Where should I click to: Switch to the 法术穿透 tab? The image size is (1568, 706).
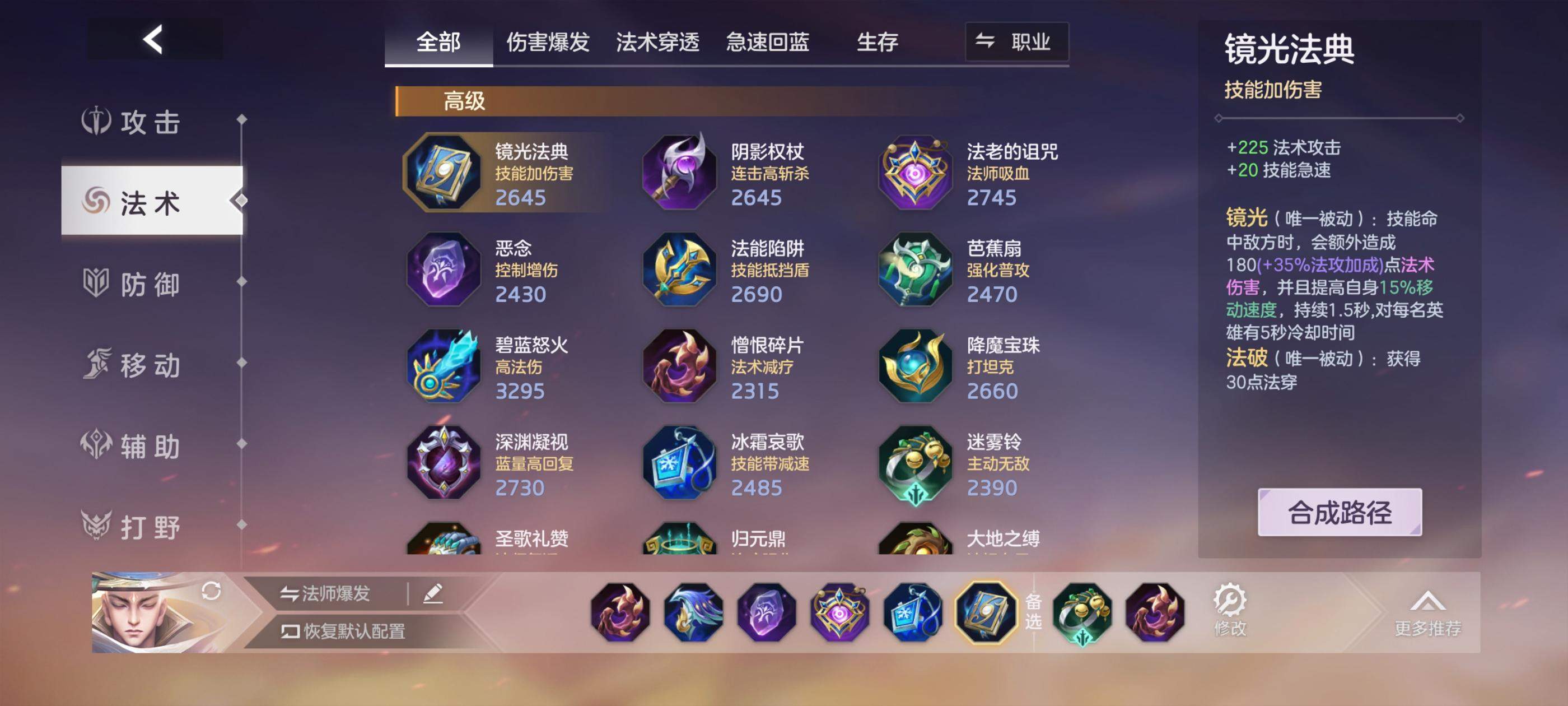659,42
